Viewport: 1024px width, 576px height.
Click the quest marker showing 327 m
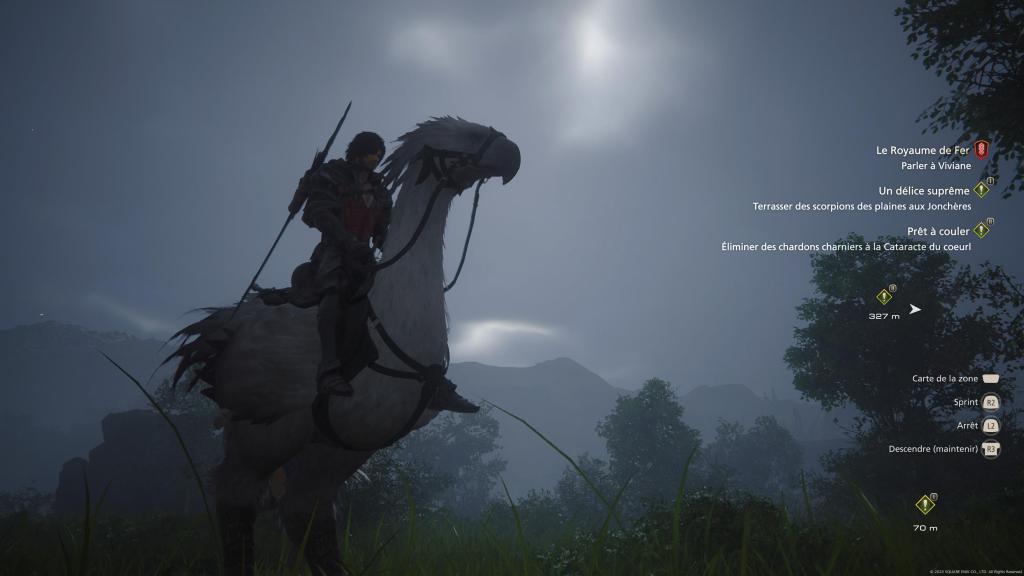(x=884, y=297)
